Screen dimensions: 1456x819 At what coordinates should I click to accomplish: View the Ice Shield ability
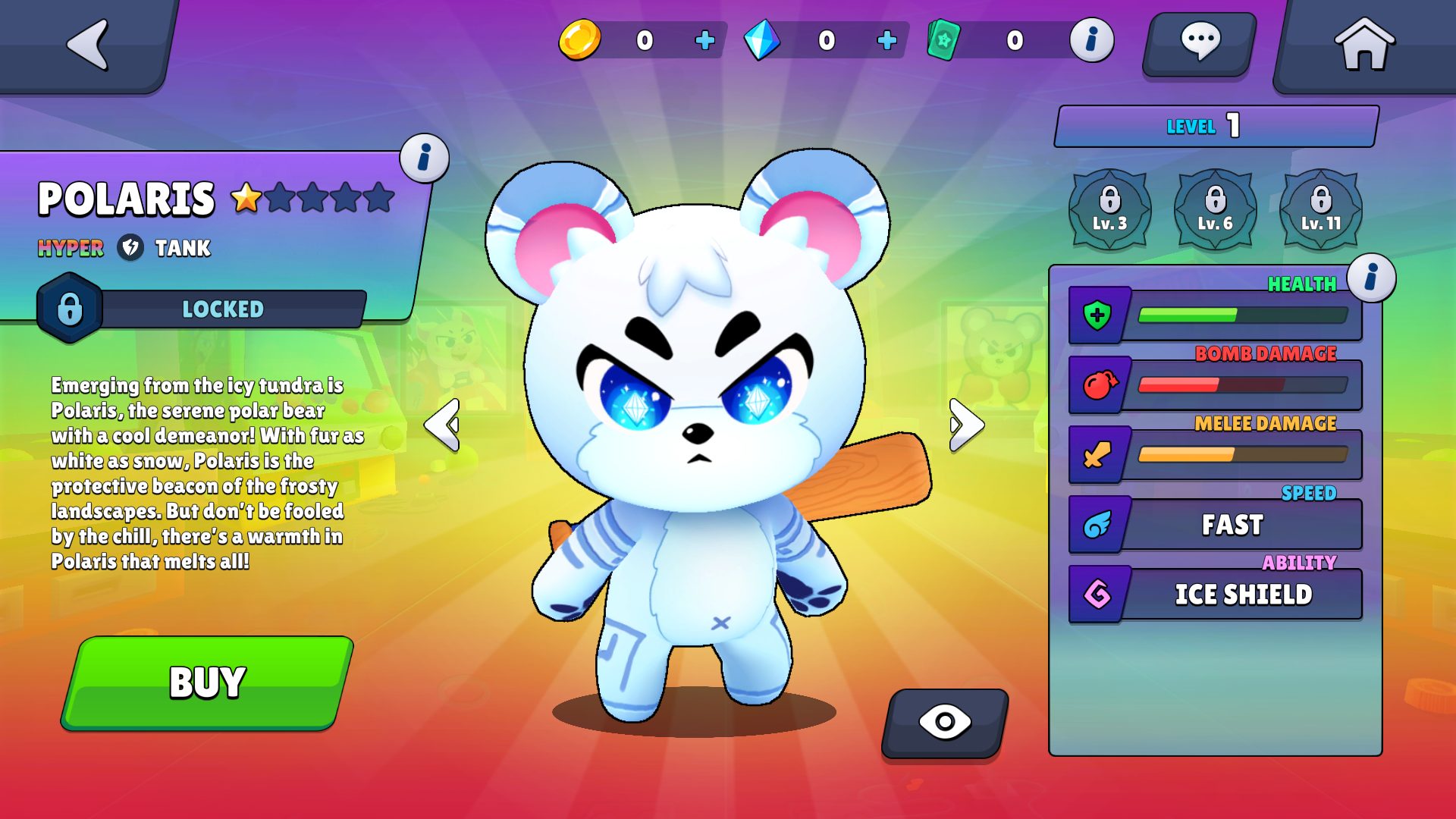[x=1242, y=595]
